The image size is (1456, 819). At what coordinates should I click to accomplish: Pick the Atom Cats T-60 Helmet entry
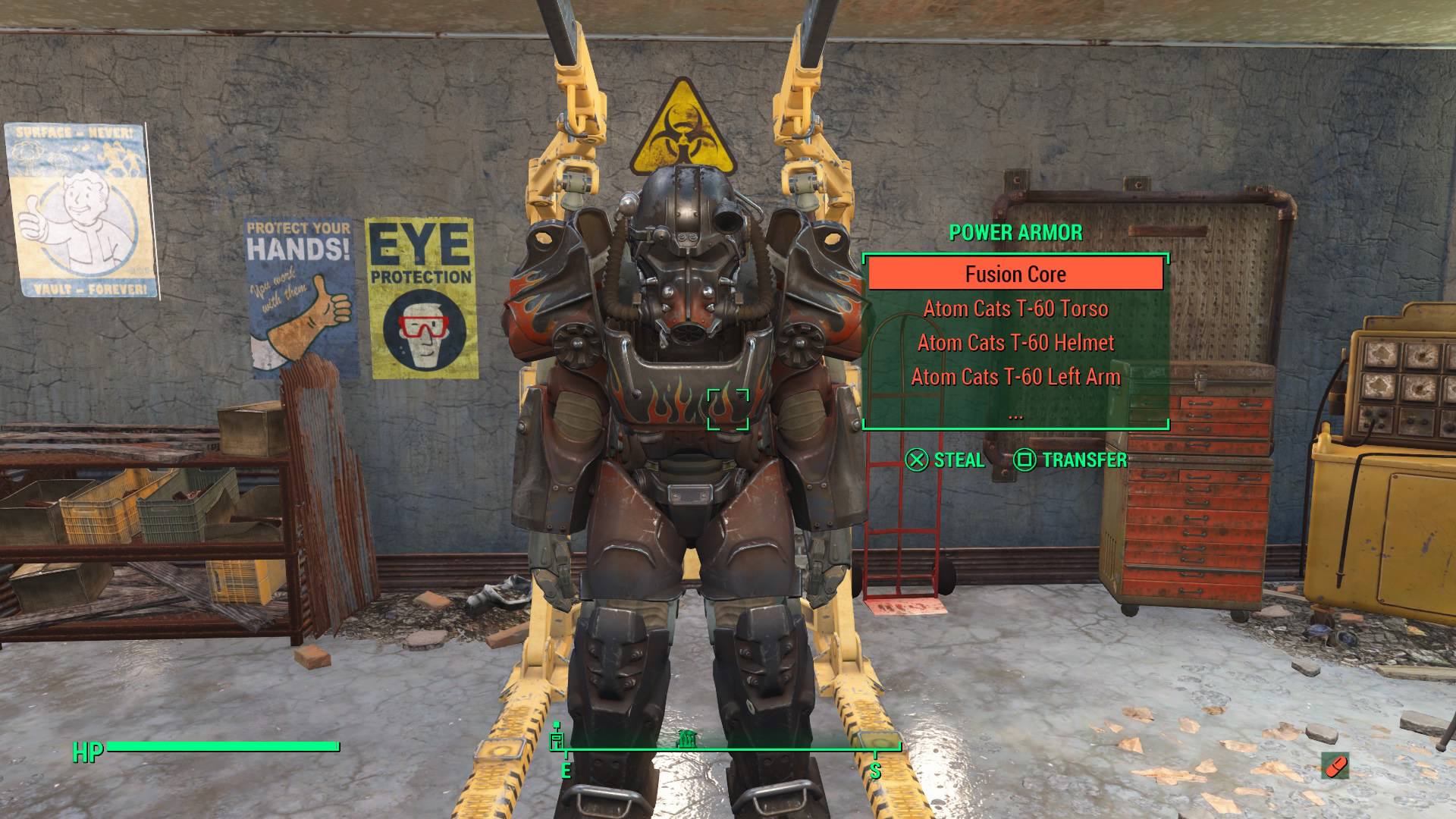(1015, 343)
